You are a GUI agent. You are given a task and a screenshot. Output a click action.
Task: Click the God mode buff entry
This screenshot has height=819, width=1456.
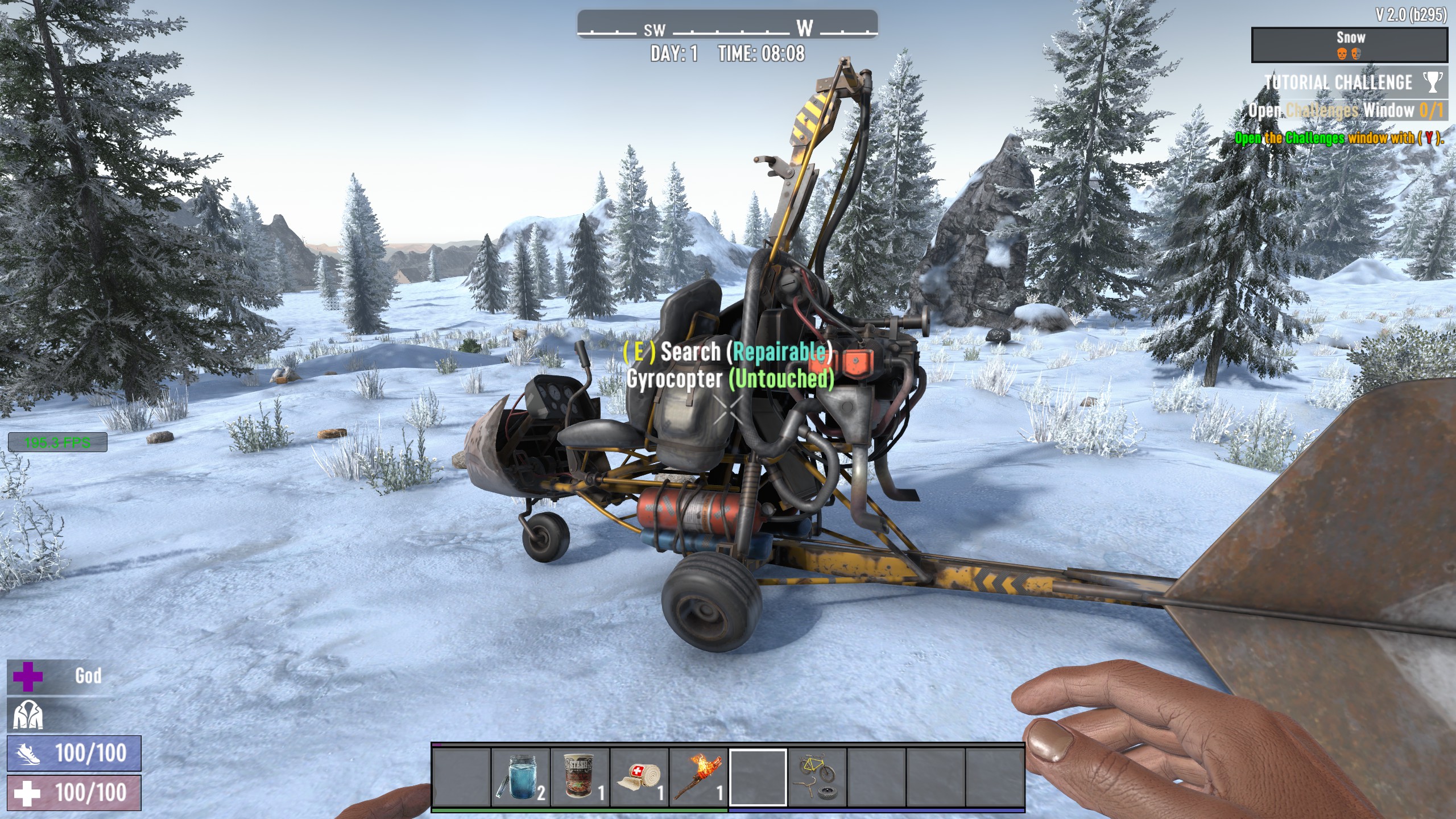(60, 676)
